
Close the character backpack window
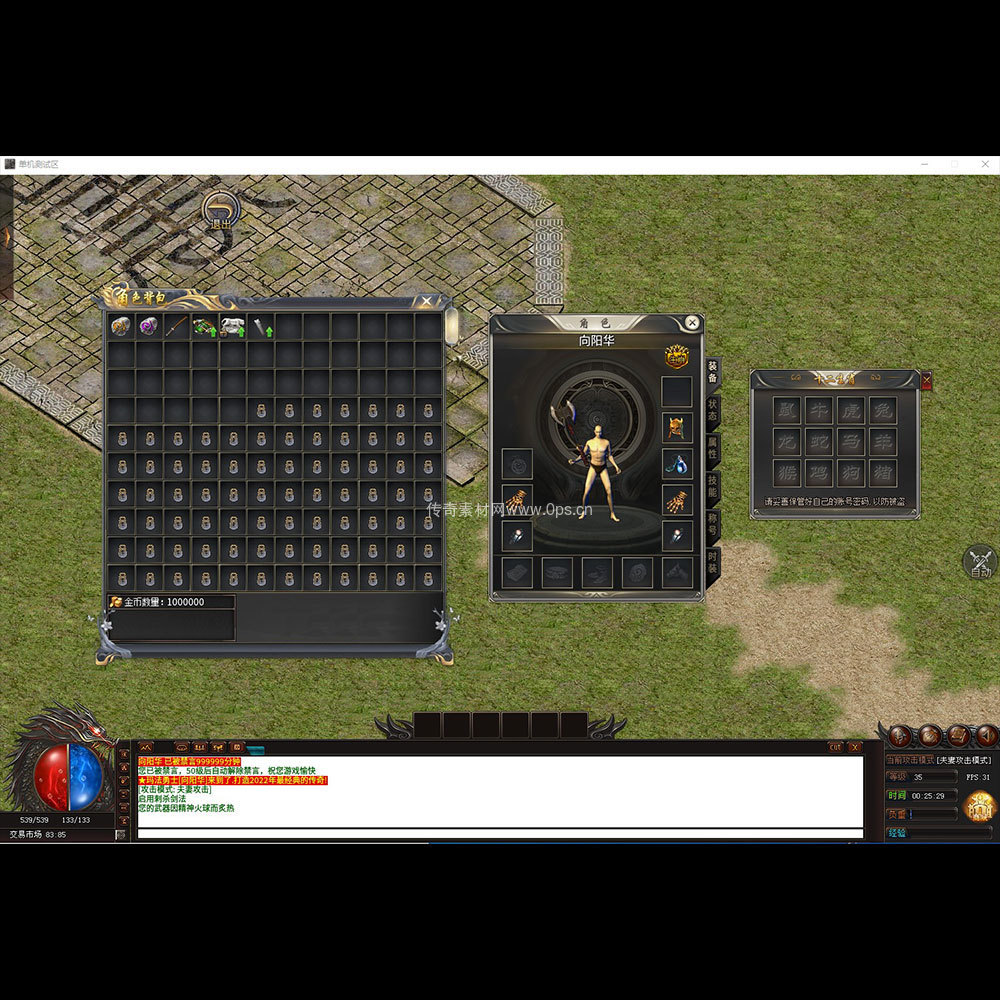click(x=427, y=300)
